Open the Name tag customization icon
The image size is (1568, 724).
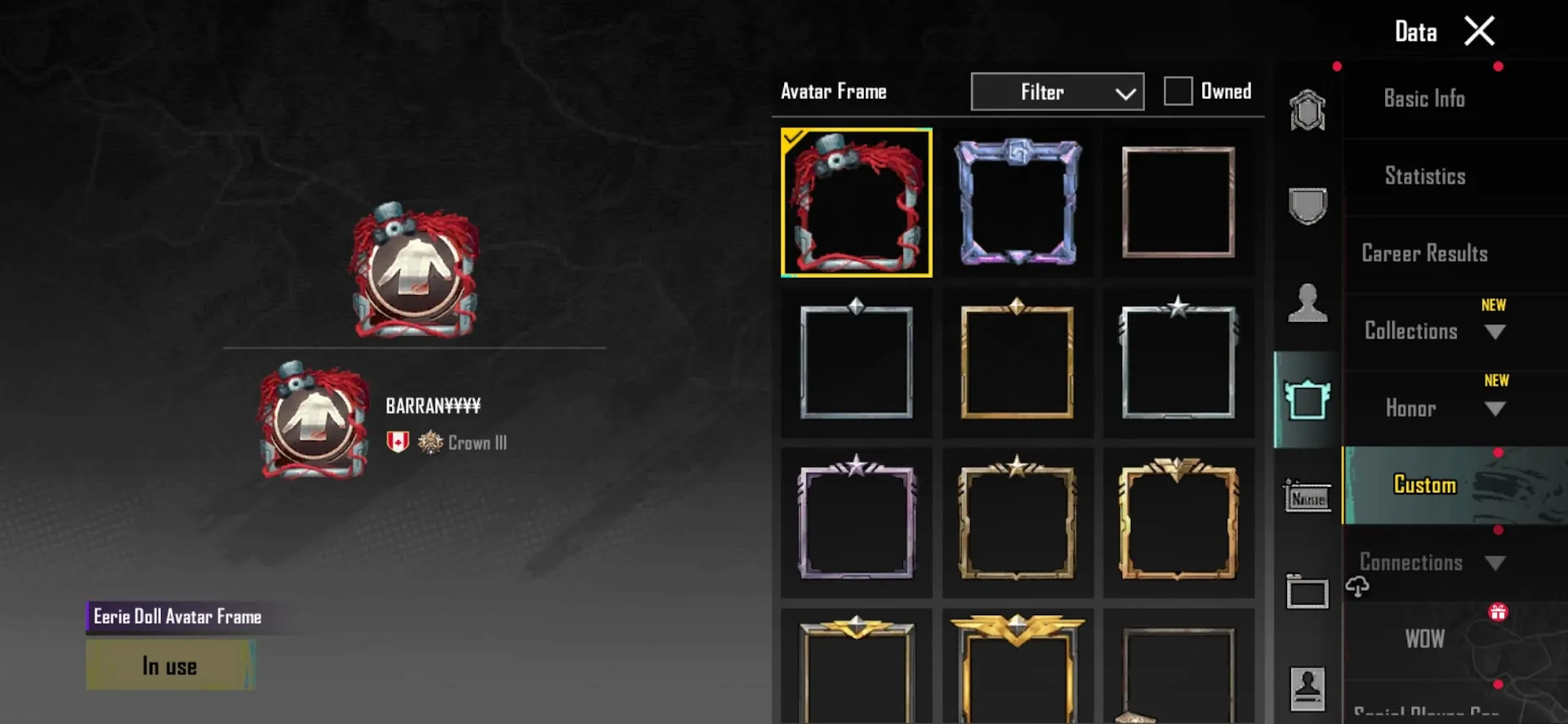click(x=1307, y=497)
